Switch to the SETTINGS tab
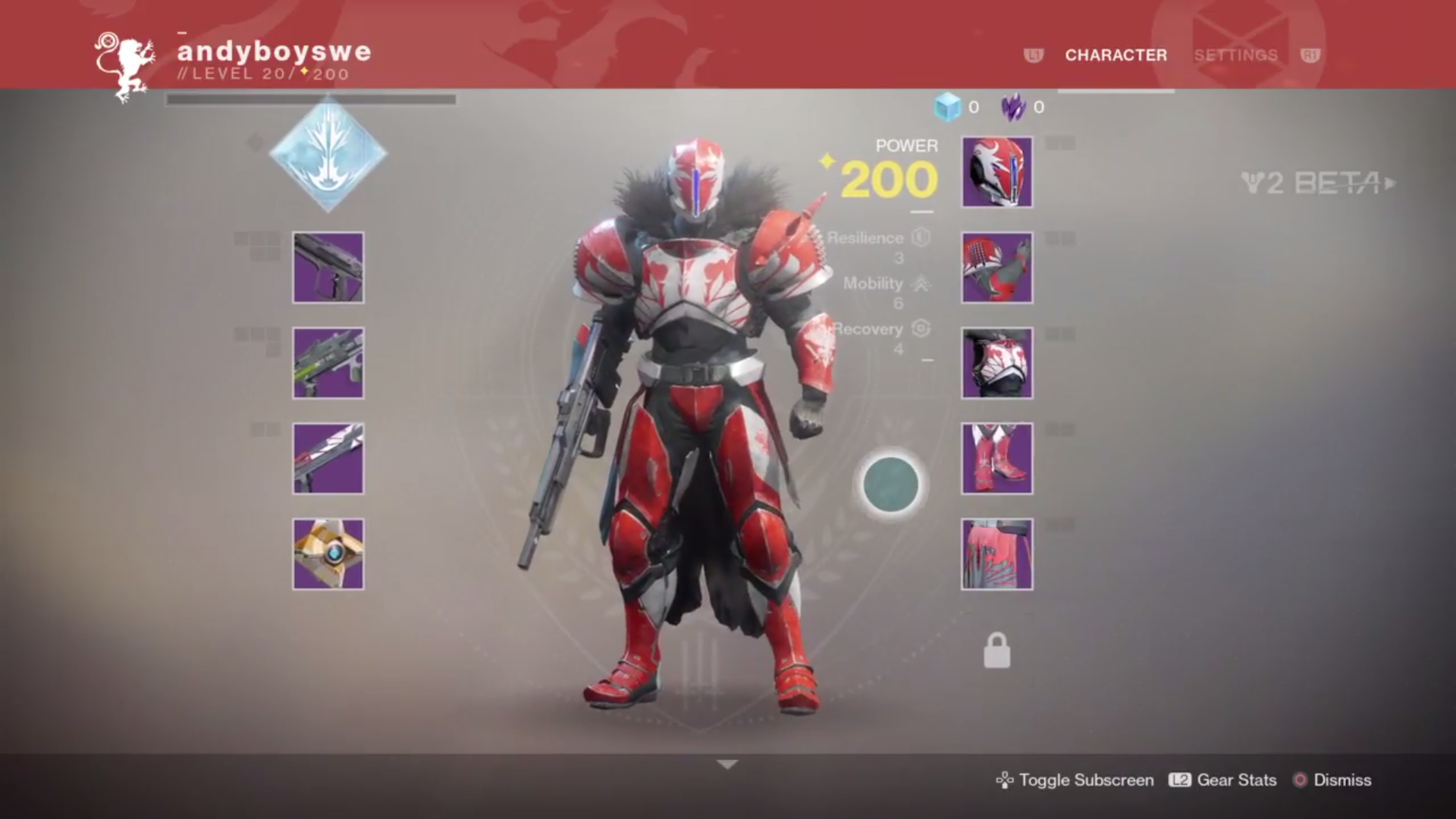Screen dimensions: 1456x819 click(1235, 55)
